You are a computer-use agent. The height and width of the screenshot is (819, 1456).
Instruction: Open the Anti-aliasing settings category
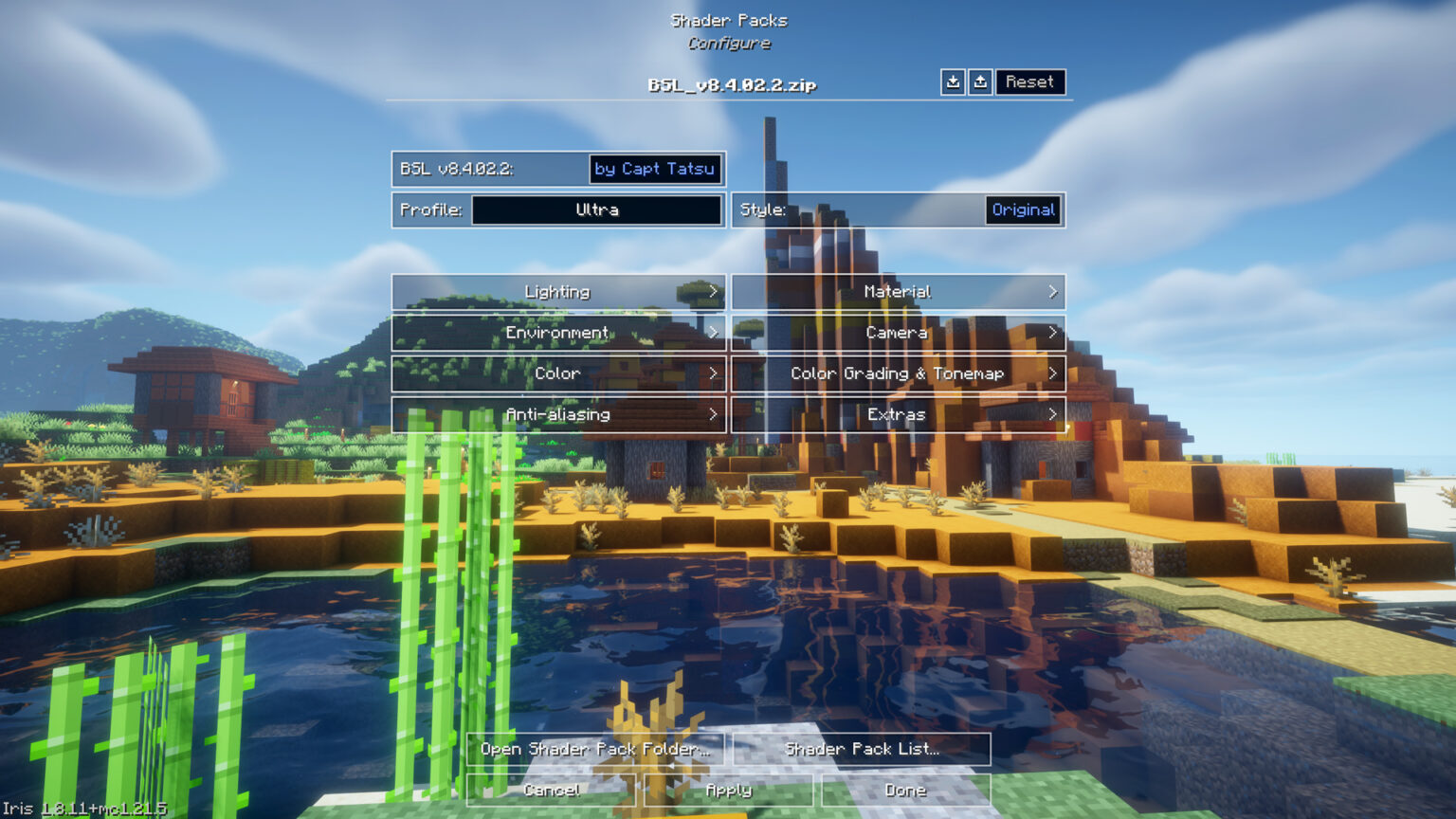558,414
